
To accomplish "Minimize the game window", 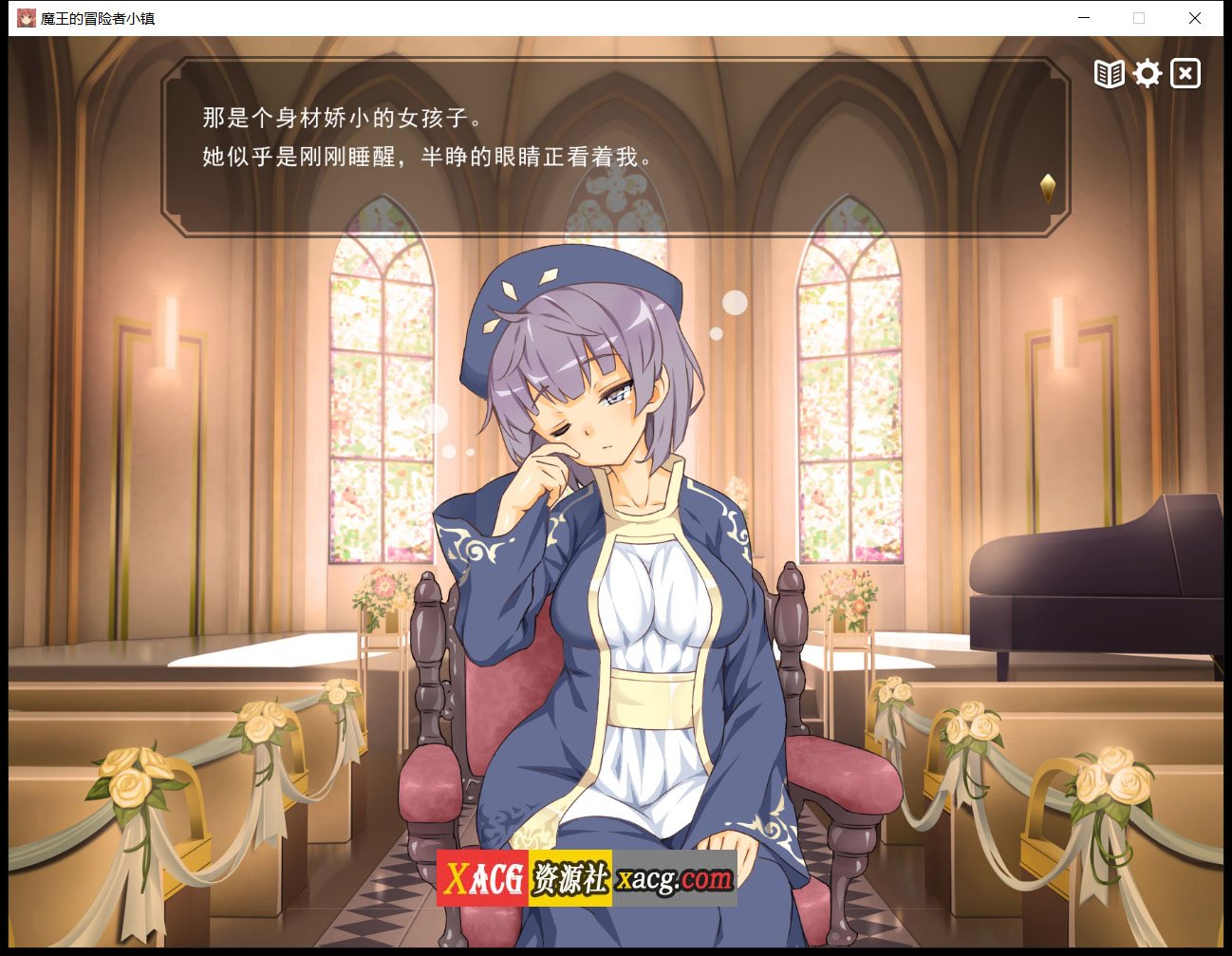I will (1083, 18).
